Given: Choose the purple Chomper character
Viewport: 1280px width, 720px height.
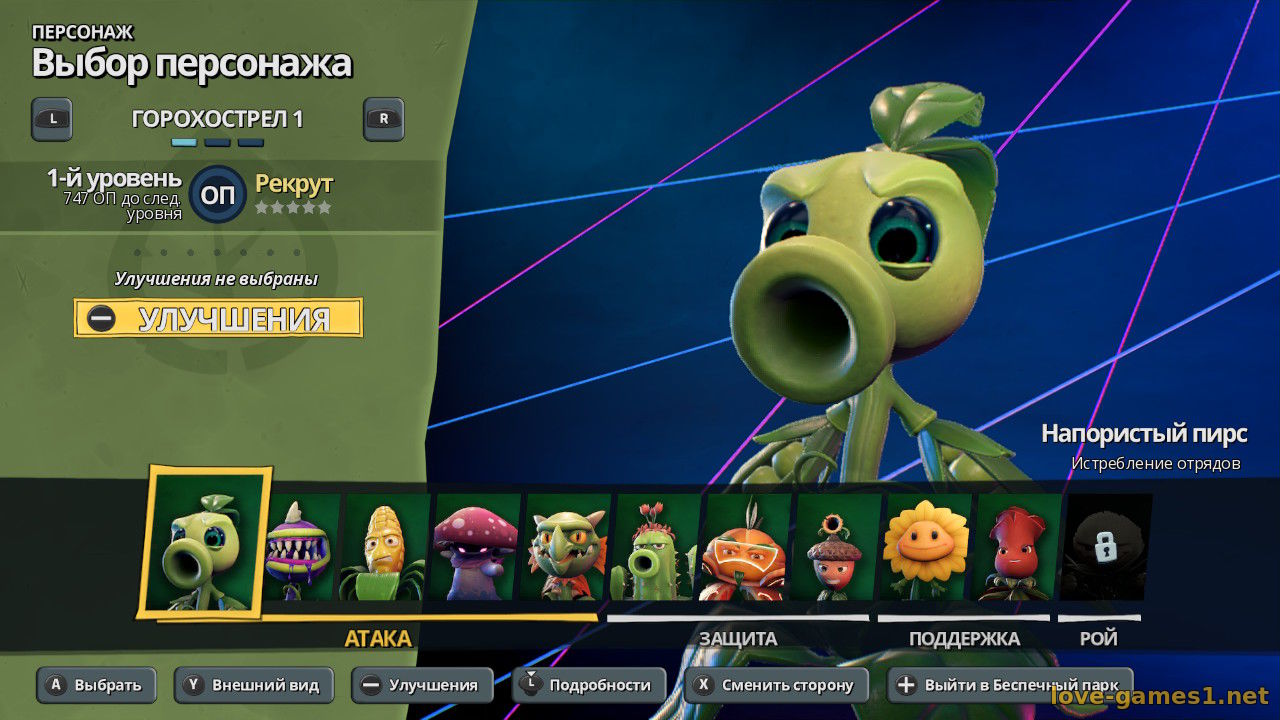Looking at the screenshot, I should point(302,548).
